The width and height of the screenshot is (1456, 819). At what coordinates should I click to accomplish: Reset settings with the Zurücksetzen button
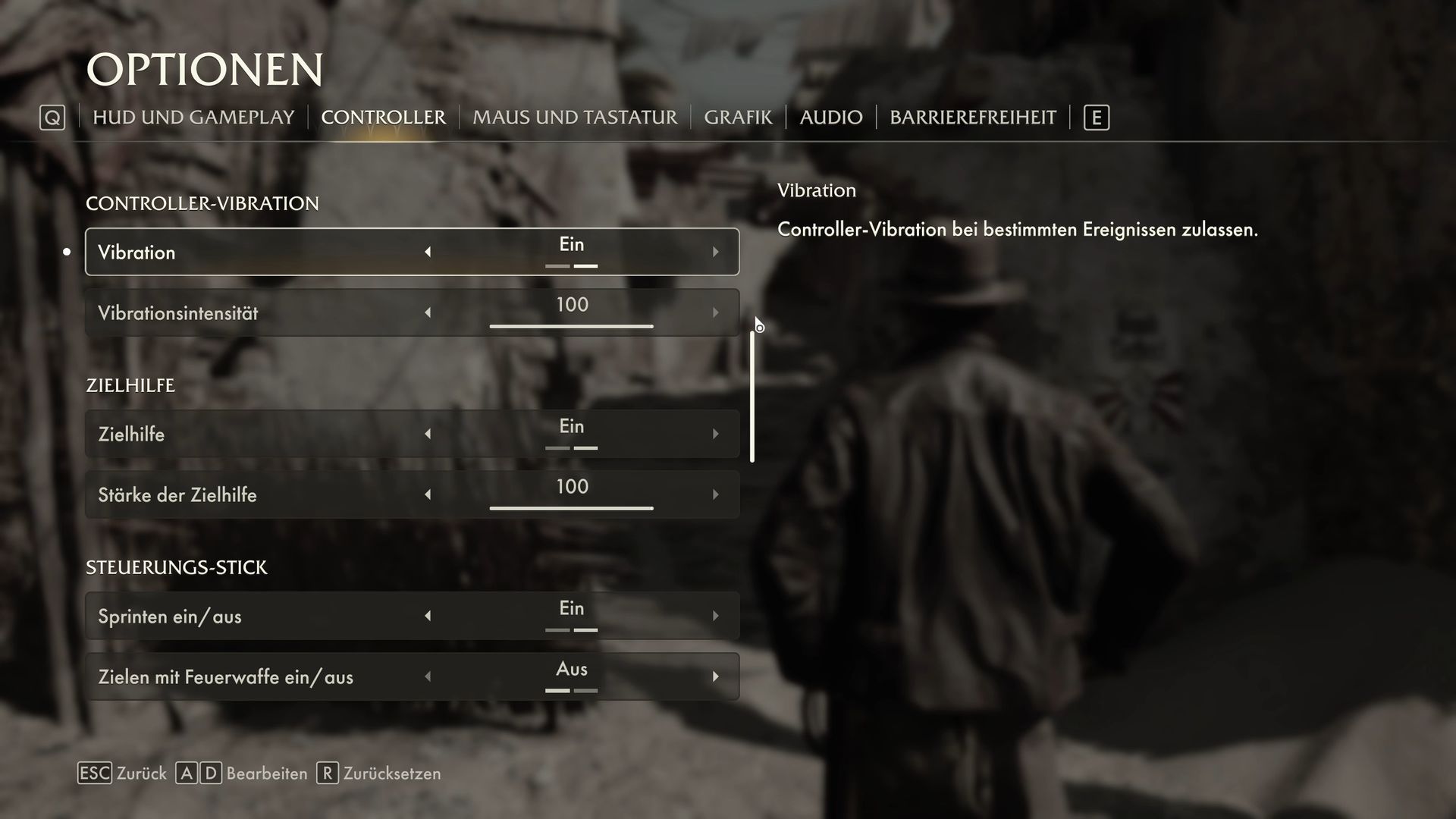point(379,773)
